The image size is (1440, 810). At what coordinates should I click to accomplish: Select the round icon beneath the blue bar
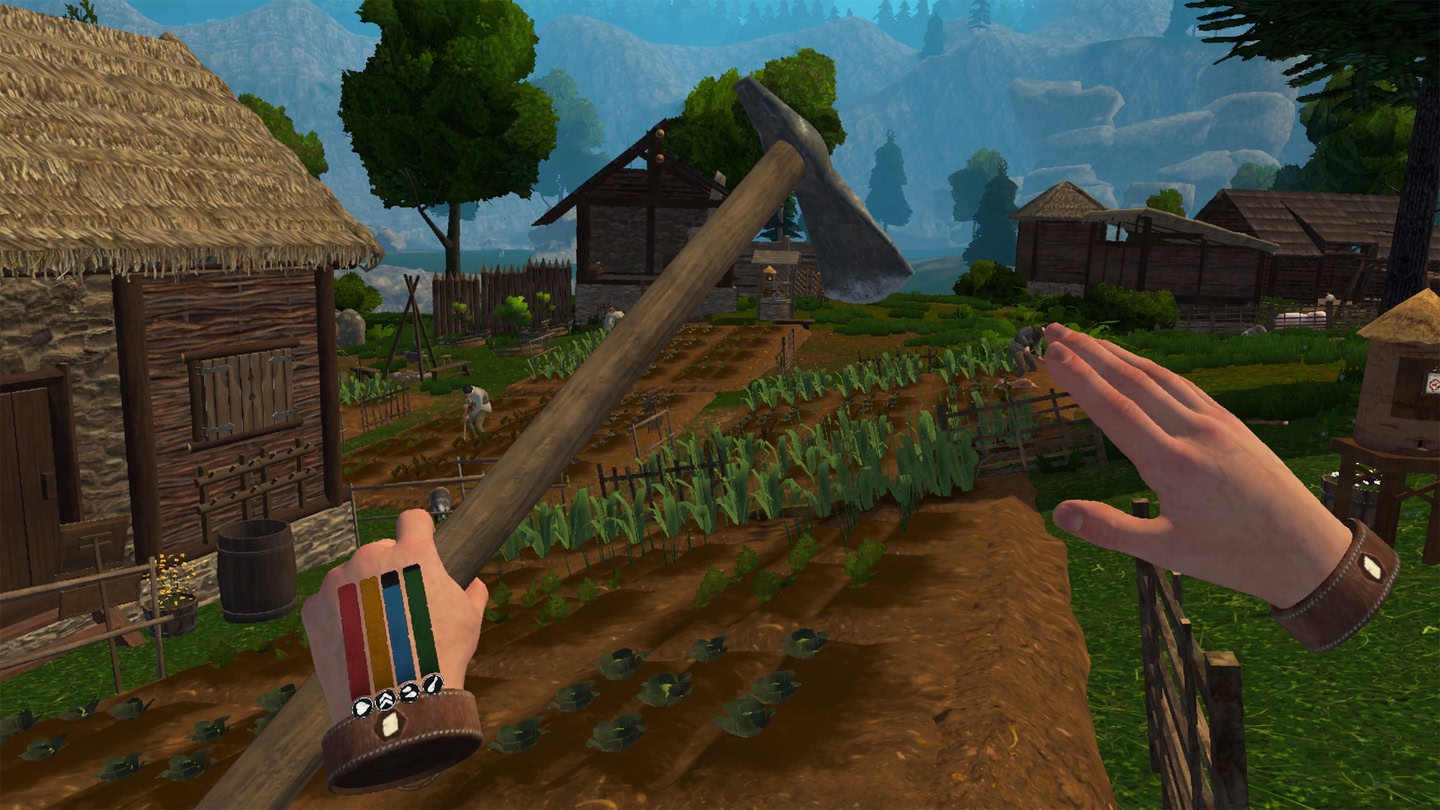click(x=409, y=692)
